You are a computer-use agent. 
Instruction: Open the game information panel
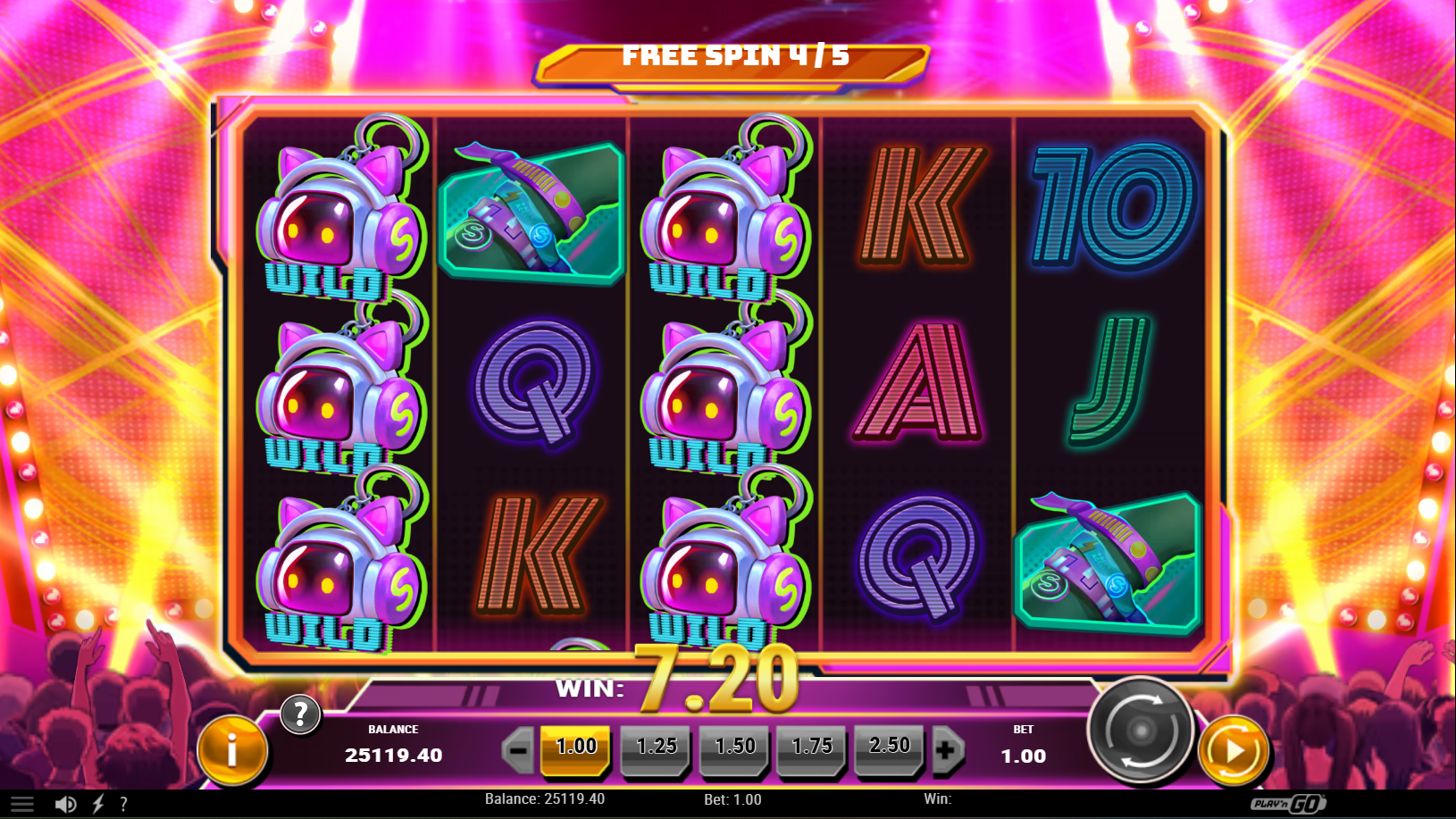pyautogui.click(x=230, y=750)
